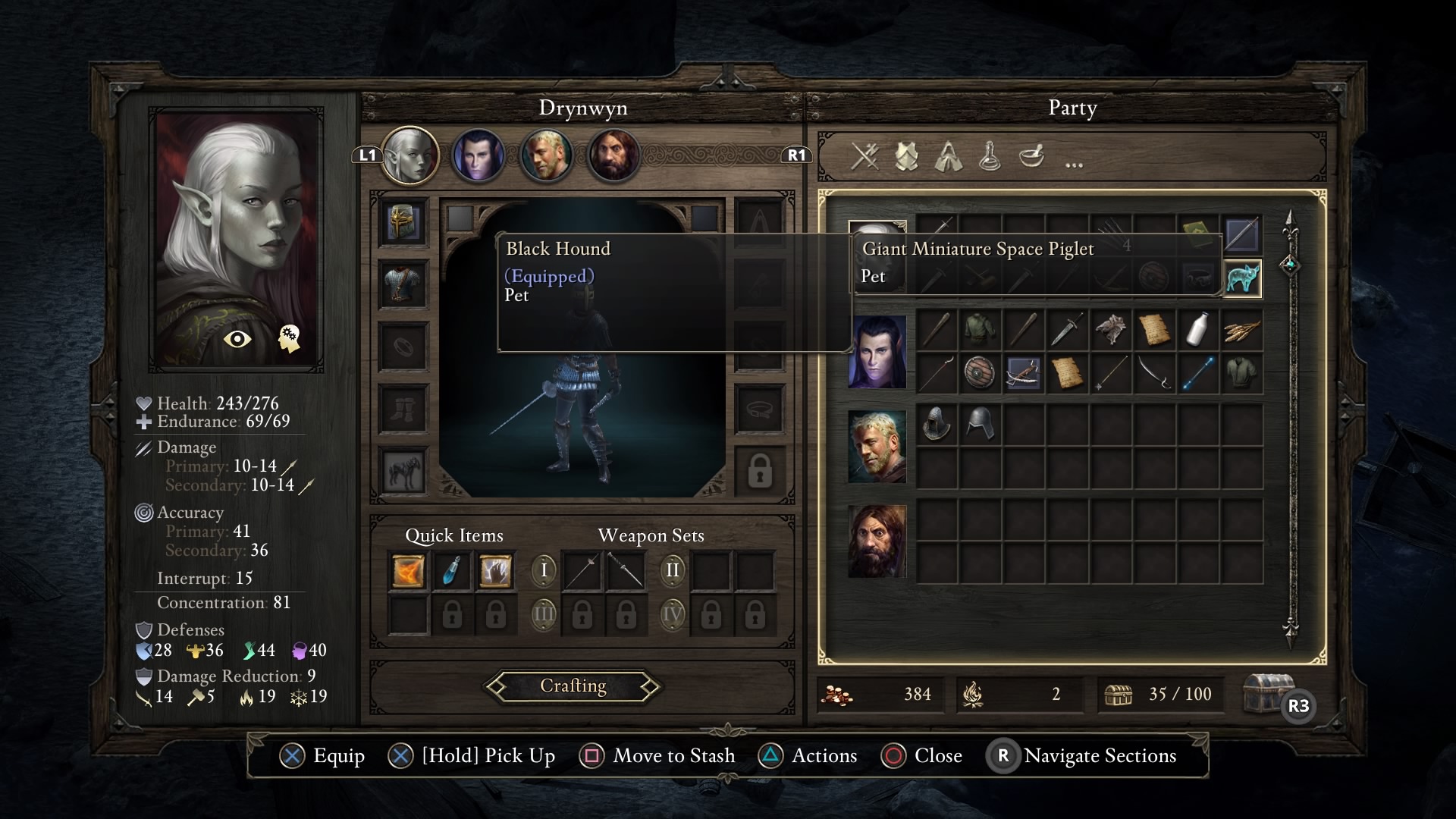Filter inventory by mortar and pestle ingredients
1456x819 pixels.
pos(1031,157)
